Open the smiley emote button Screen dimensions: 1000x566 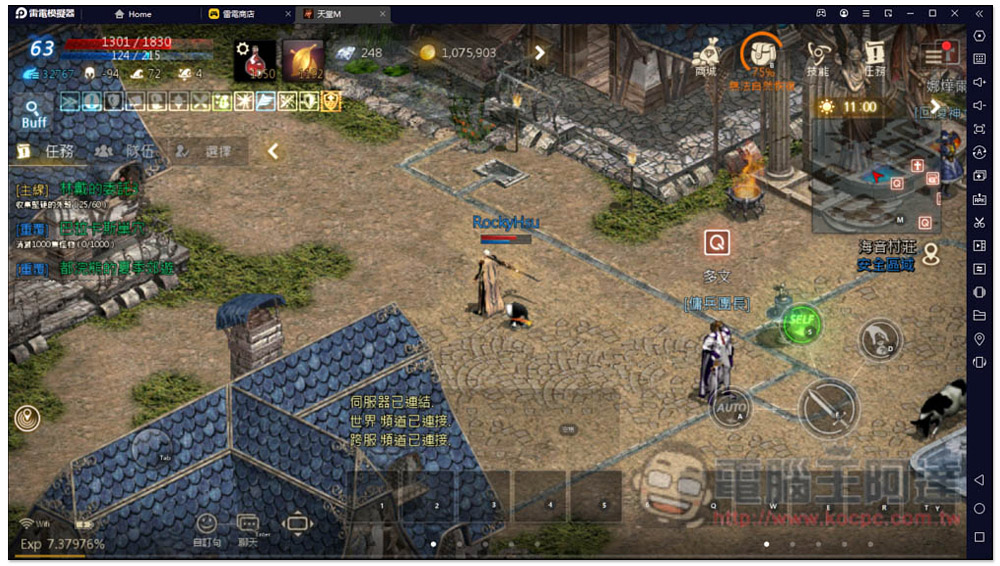(206, 525)
